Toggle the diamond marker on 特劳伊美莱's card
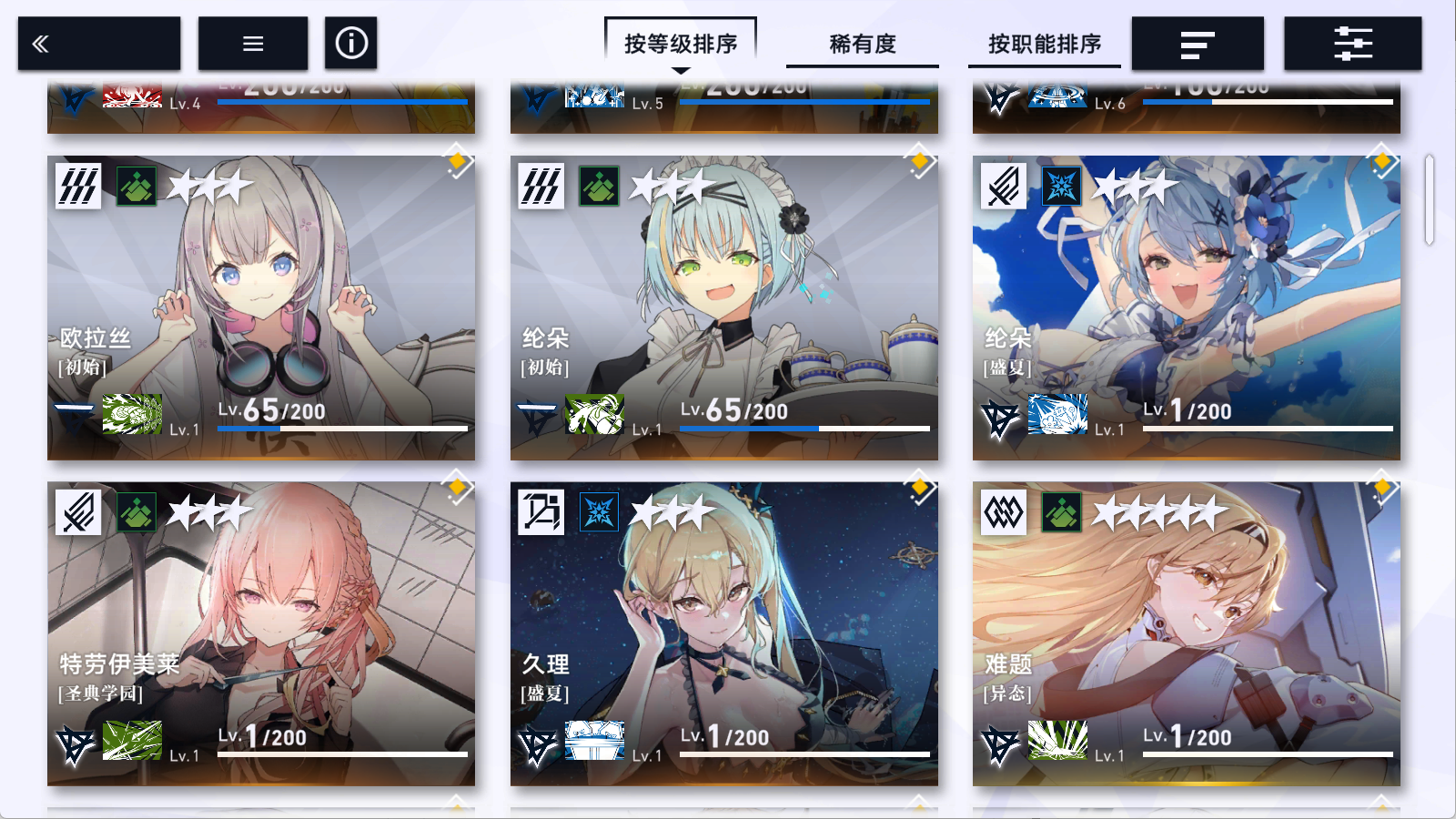1456x819 pixels. (x=457, y=488)
